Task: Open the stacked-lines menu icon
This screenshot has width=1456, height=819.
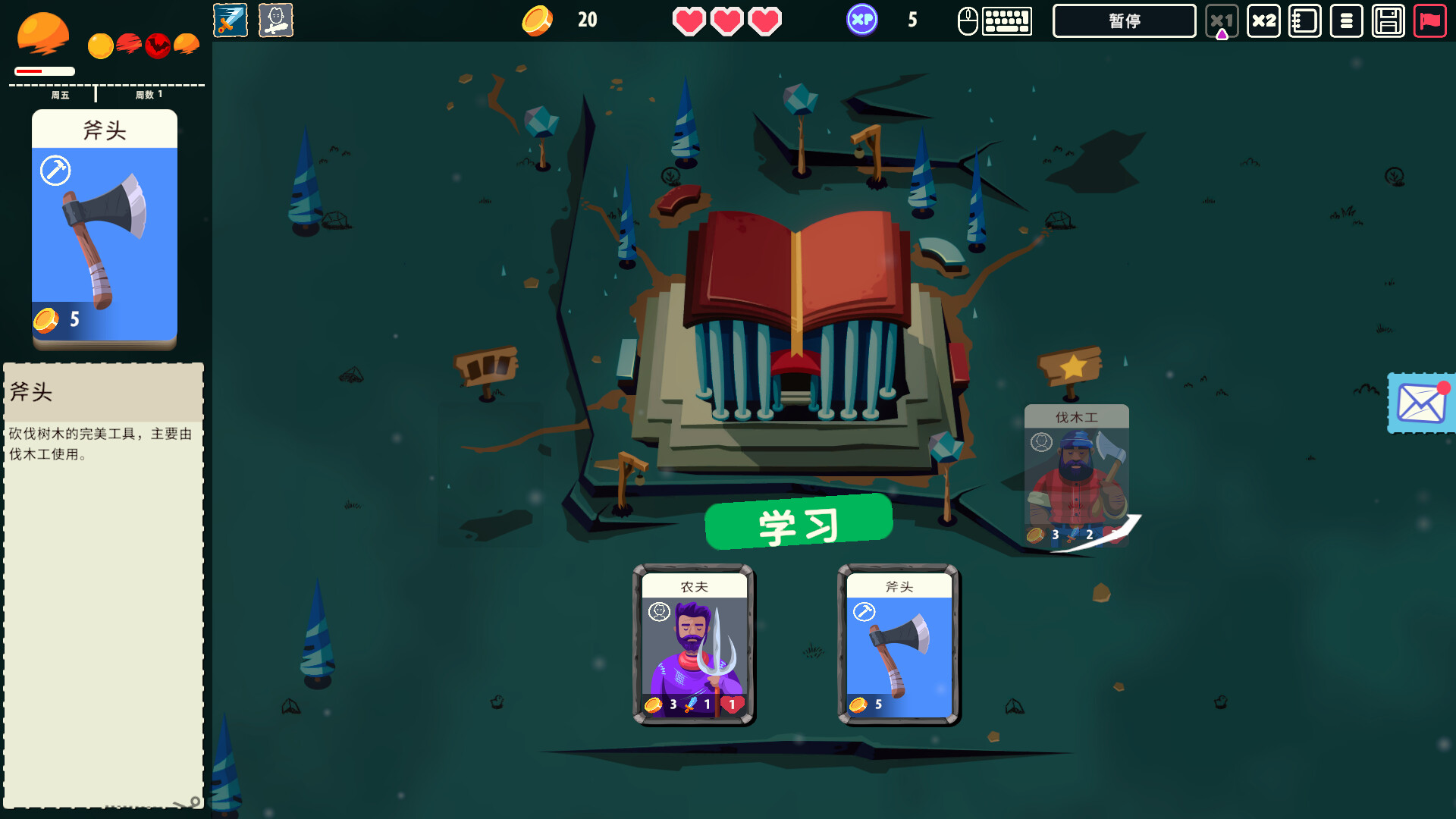Action: pyautogui.click(x=1346, y=20)
